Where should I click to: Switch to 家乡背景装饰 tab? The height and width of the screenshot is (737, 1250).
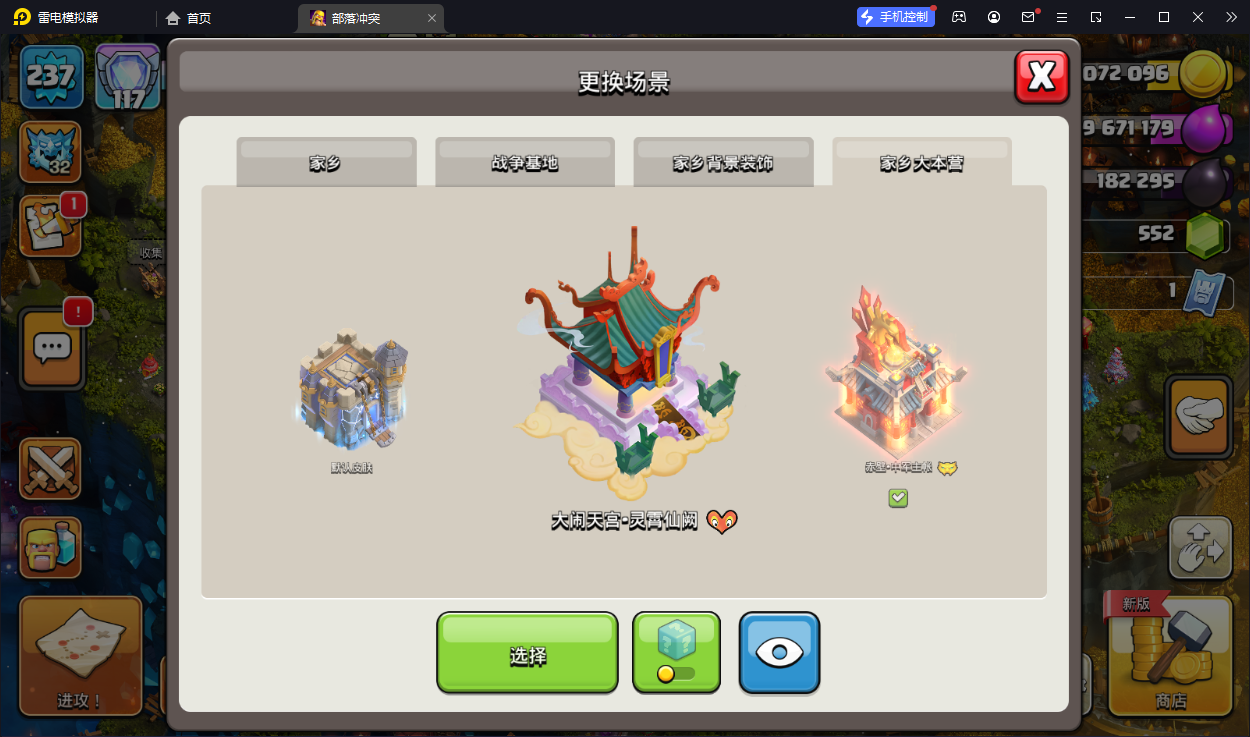pos(722,163)
